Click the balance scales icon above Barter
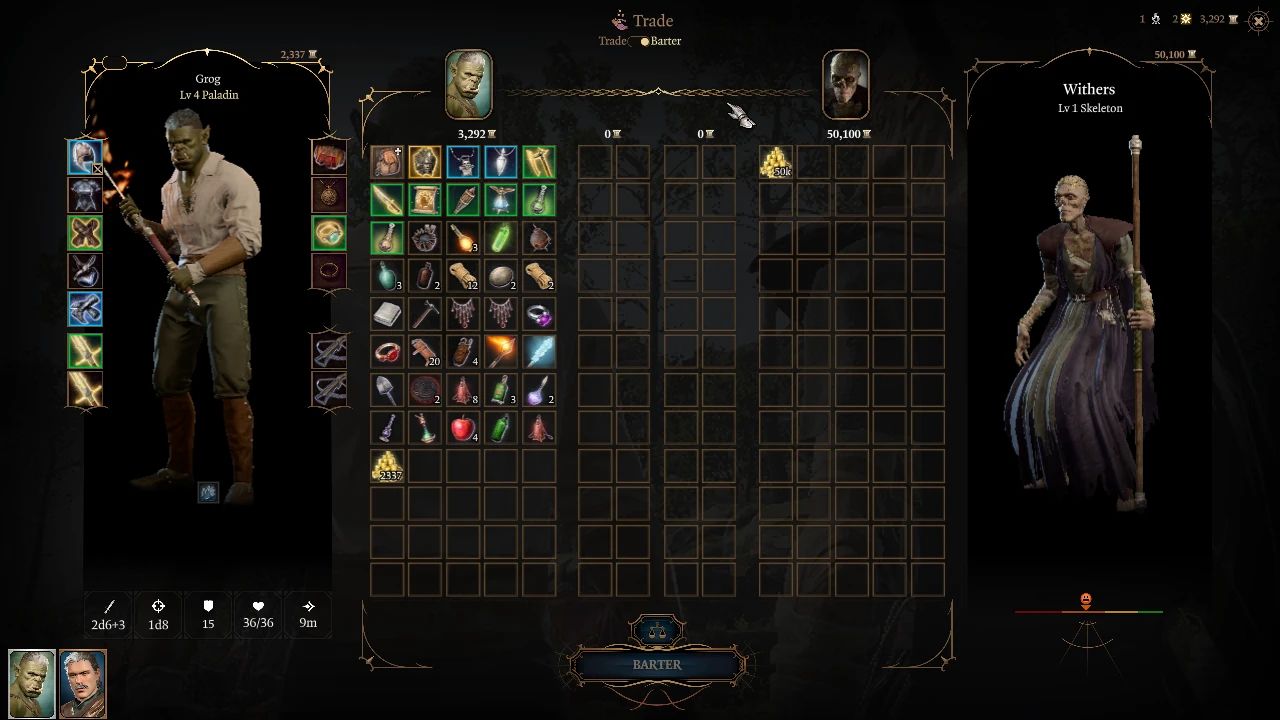This screenshot has height=720, width=1280. [656, 630]
